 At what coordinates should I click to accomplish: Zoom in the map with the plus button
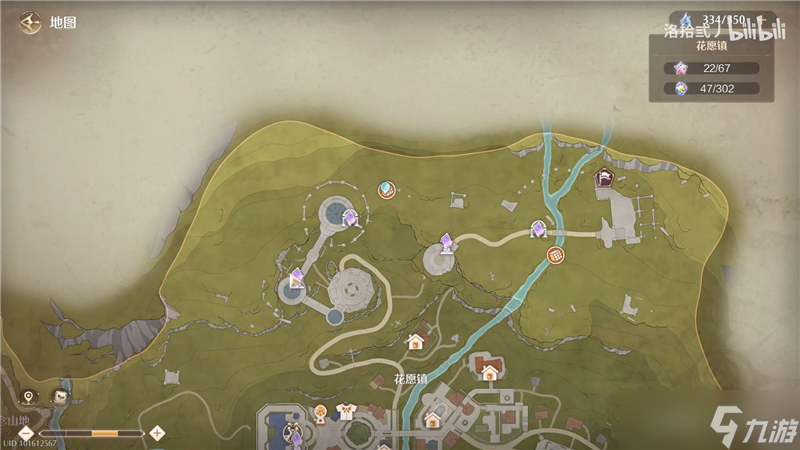pyautogui.click(x=157, y=433)
